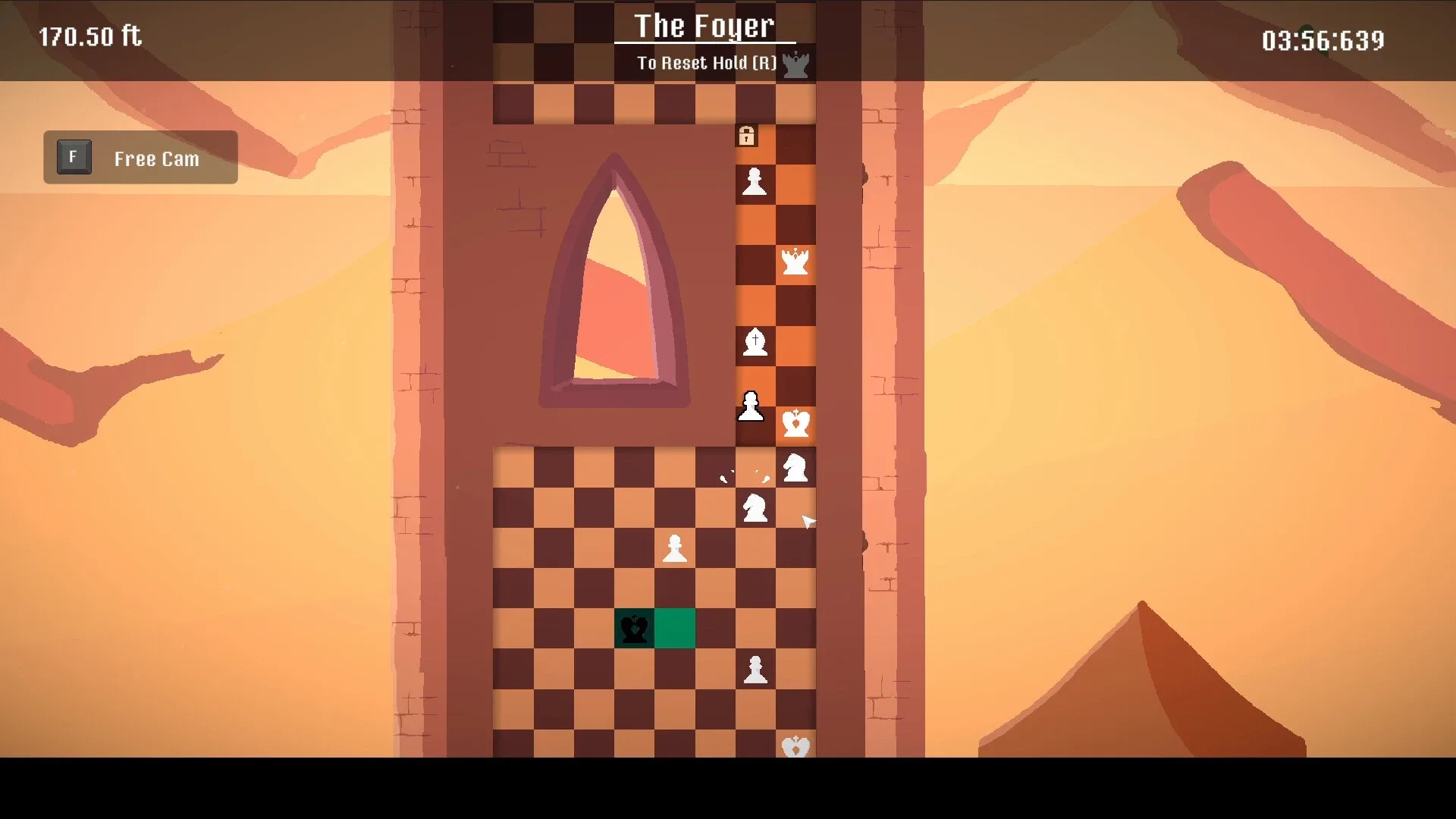Click the green highlighted destination square

[674, 629]
